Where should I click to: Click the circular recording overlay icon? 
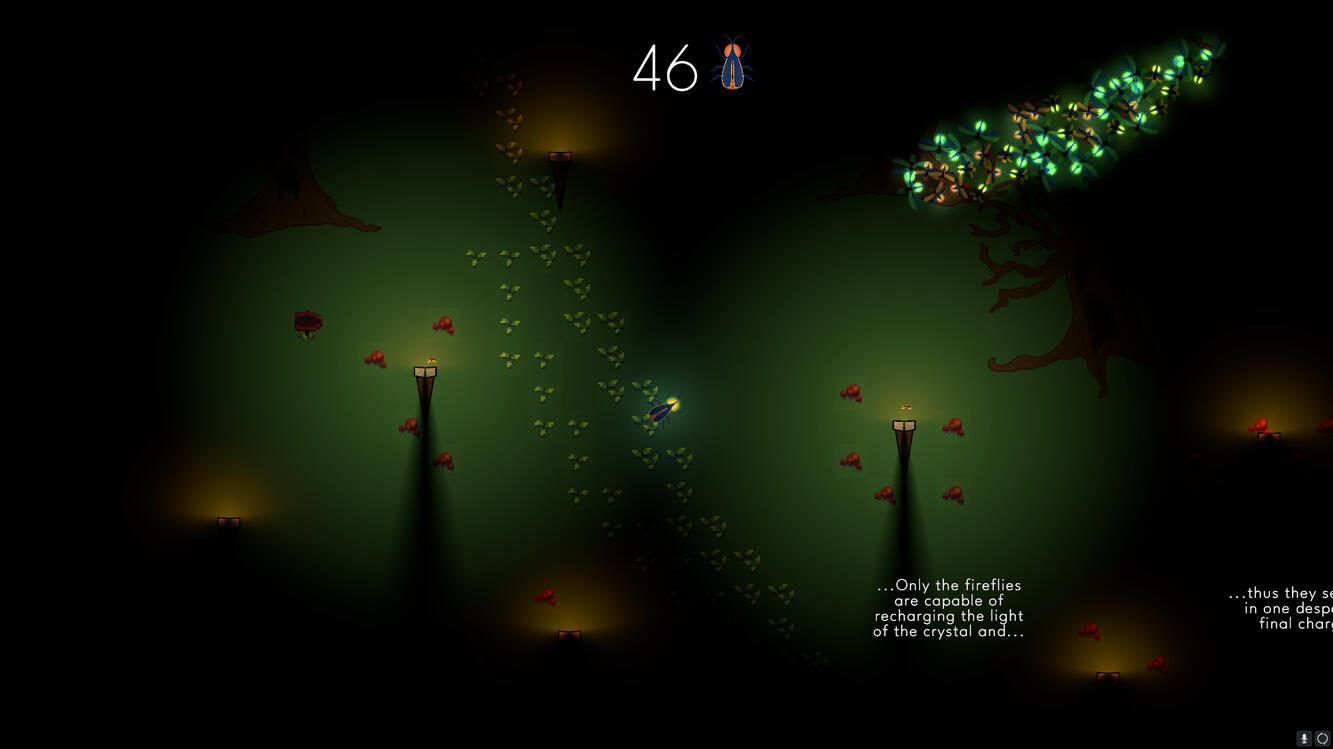point(1322,738)
